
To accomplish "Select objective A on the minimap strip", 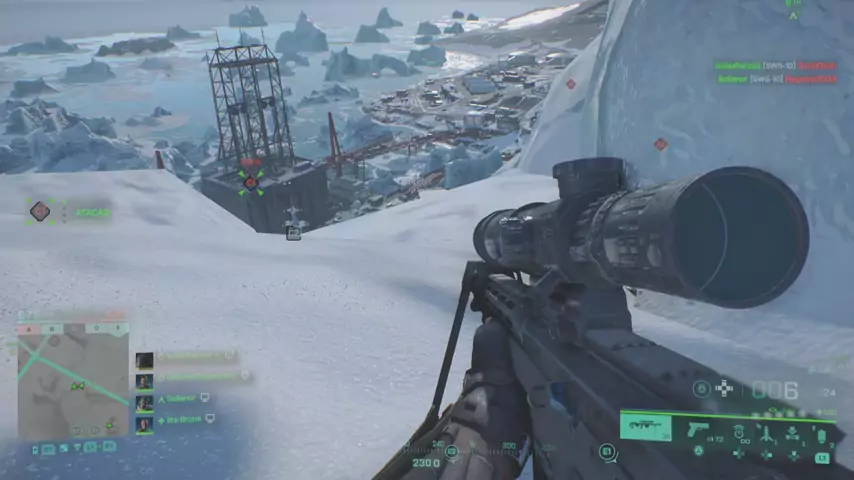I will (29, 328).
